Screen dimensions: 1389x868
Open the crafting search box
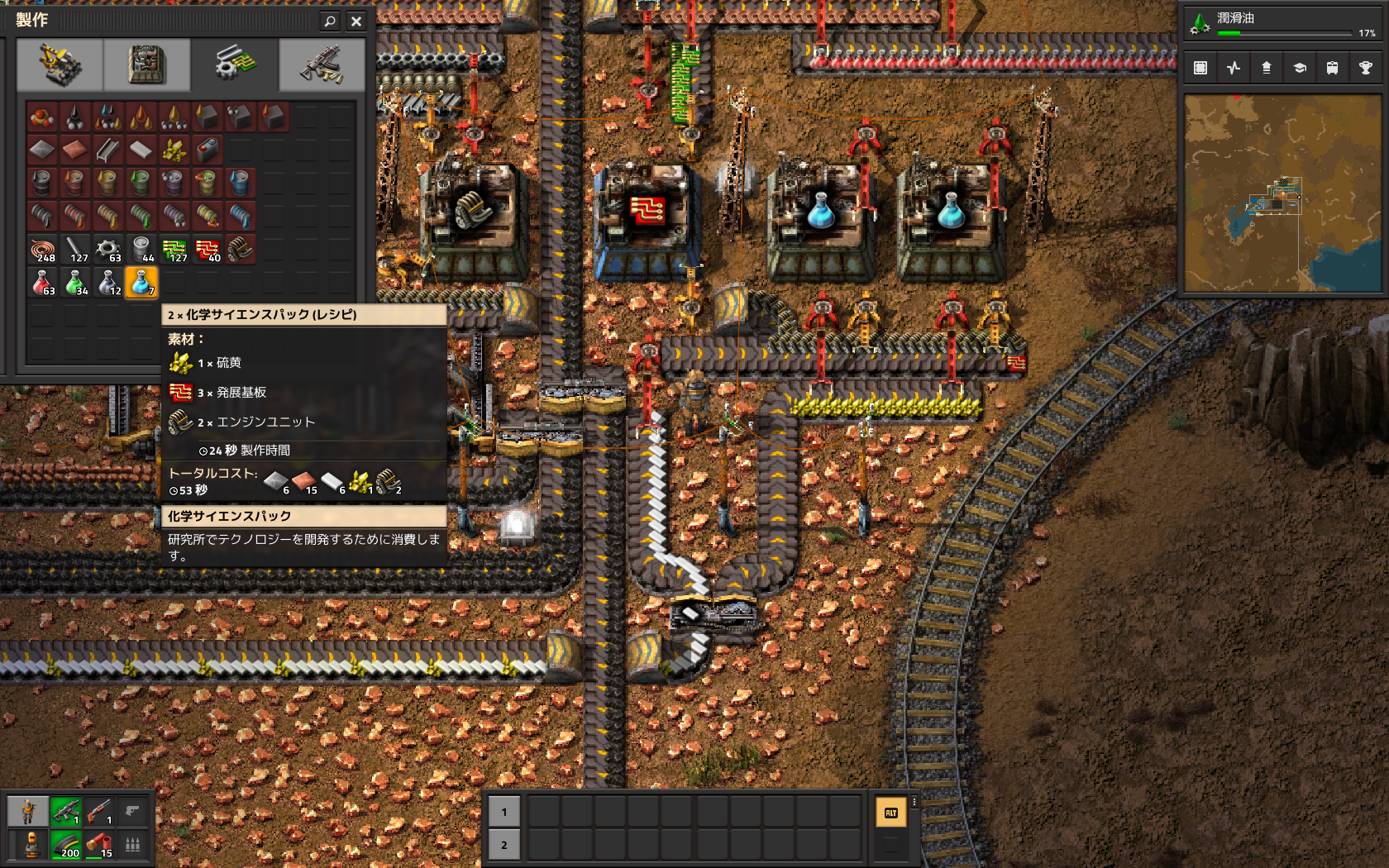click(330, 21)
